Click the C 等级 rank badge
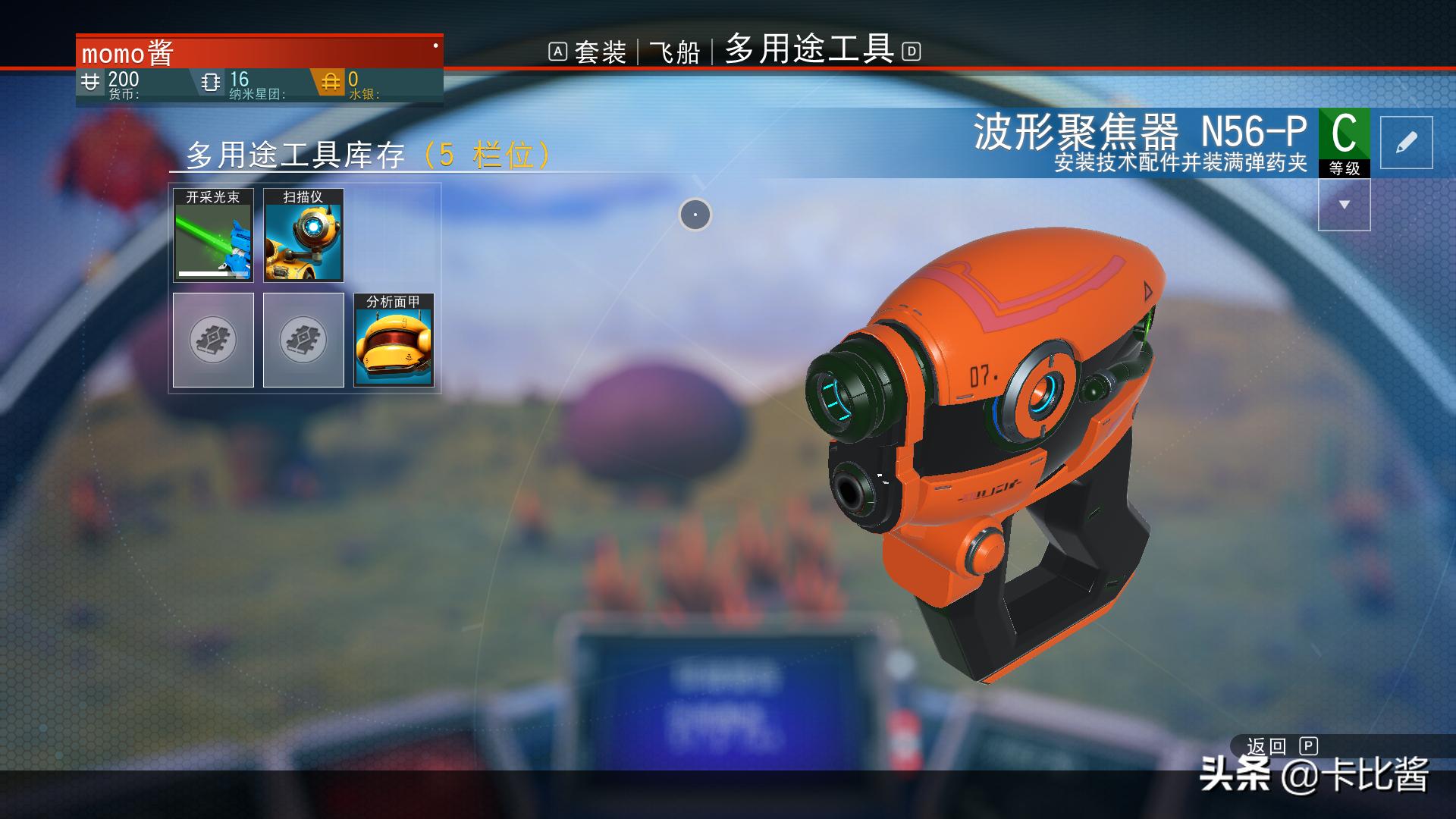Screen dimensions: 1456x819 coord(1346,136)
